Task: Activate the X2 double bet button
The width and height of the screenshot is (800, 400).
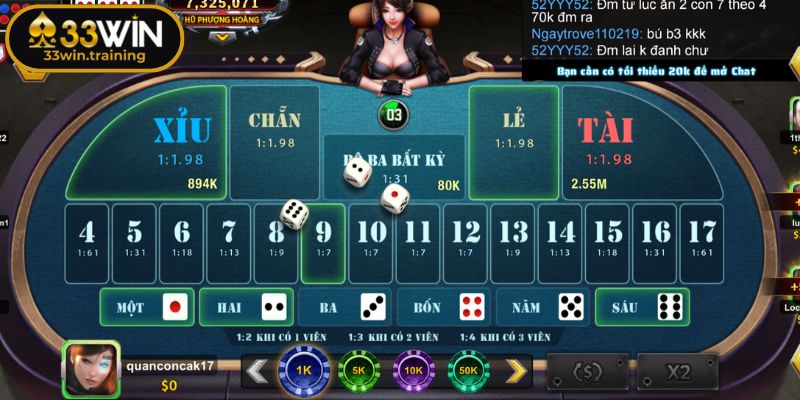Action: (679, 373)
